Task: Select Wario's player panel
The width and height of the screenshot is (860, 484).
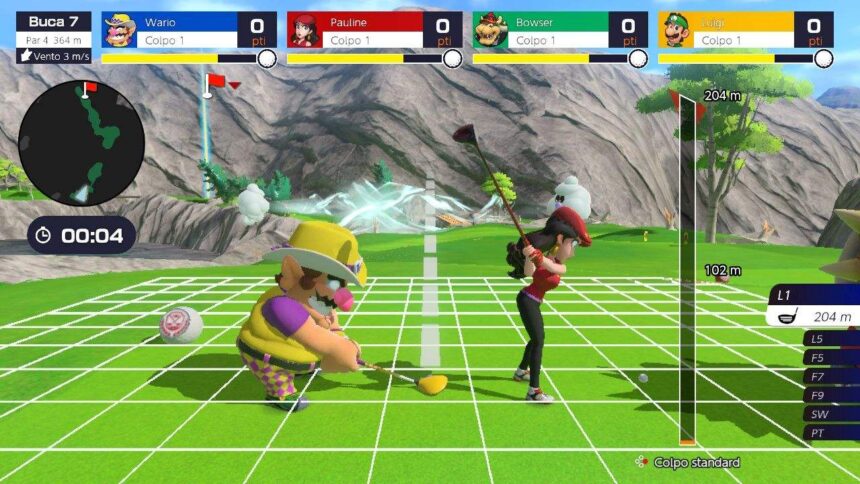Action: click(188, 30)
